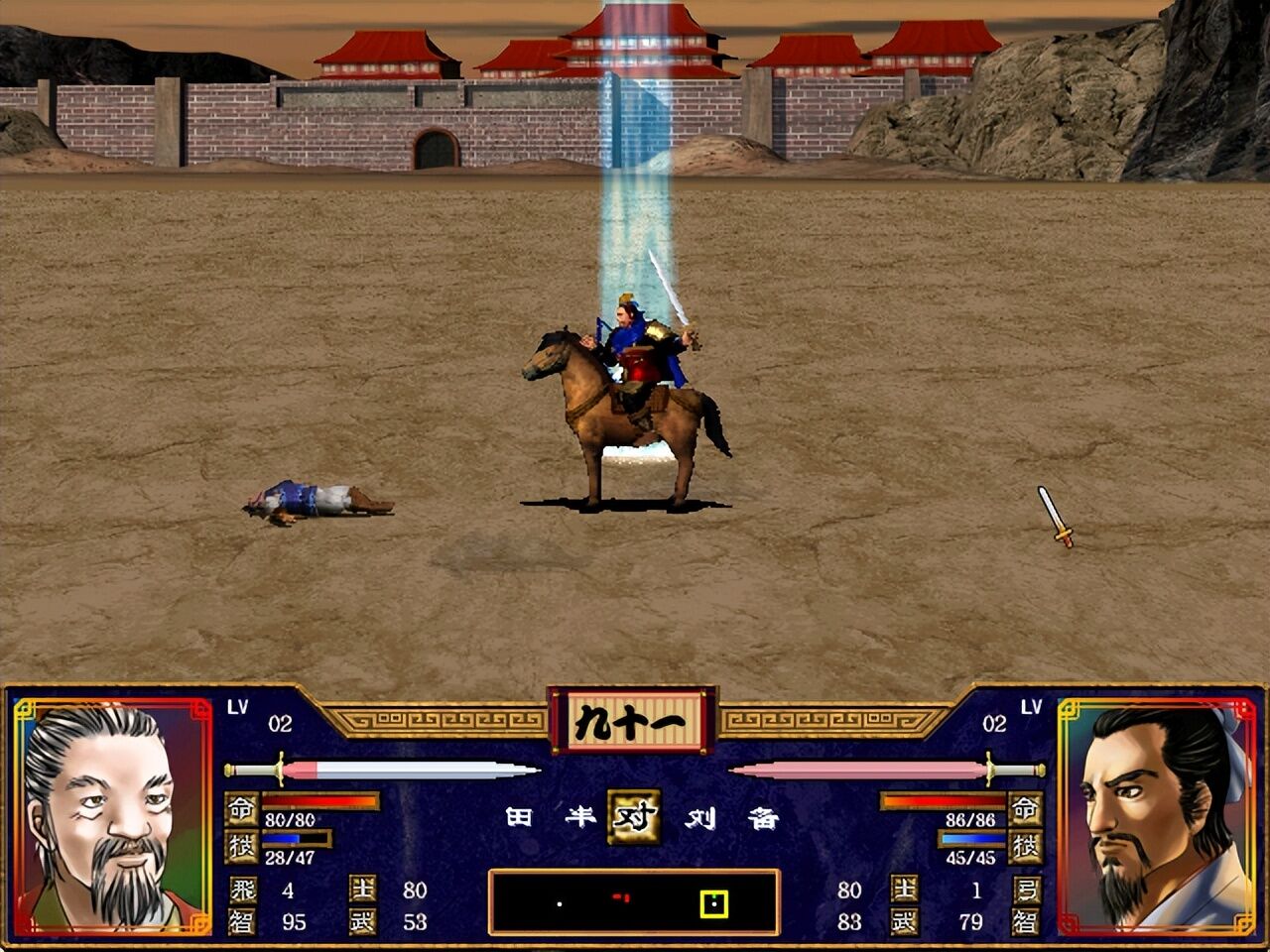The image size is (1270, 952).
Task: Click the yellow highlight box on the minimap
Action: pos(716,904)
